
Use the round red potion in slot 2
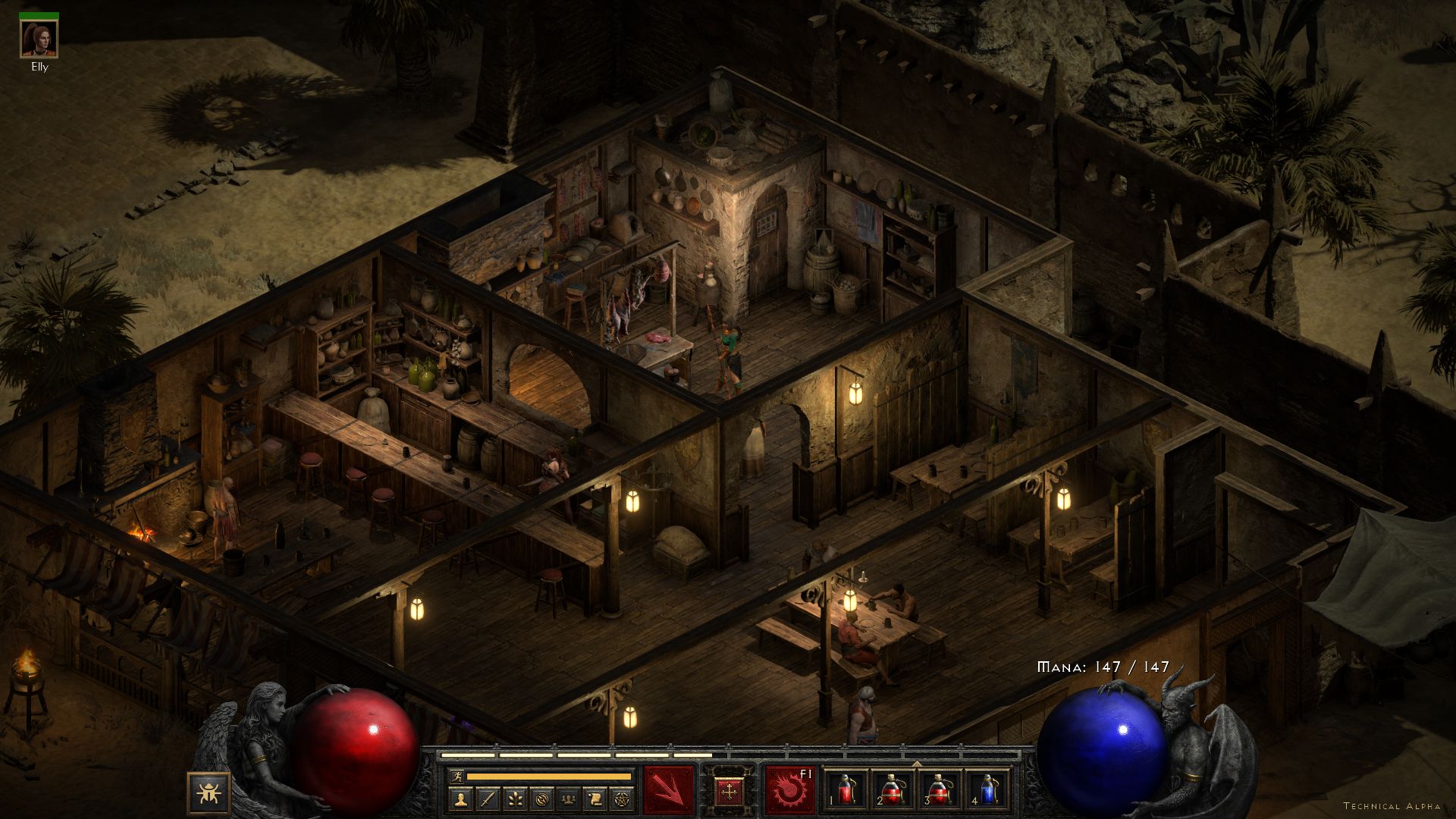(892, 790)
